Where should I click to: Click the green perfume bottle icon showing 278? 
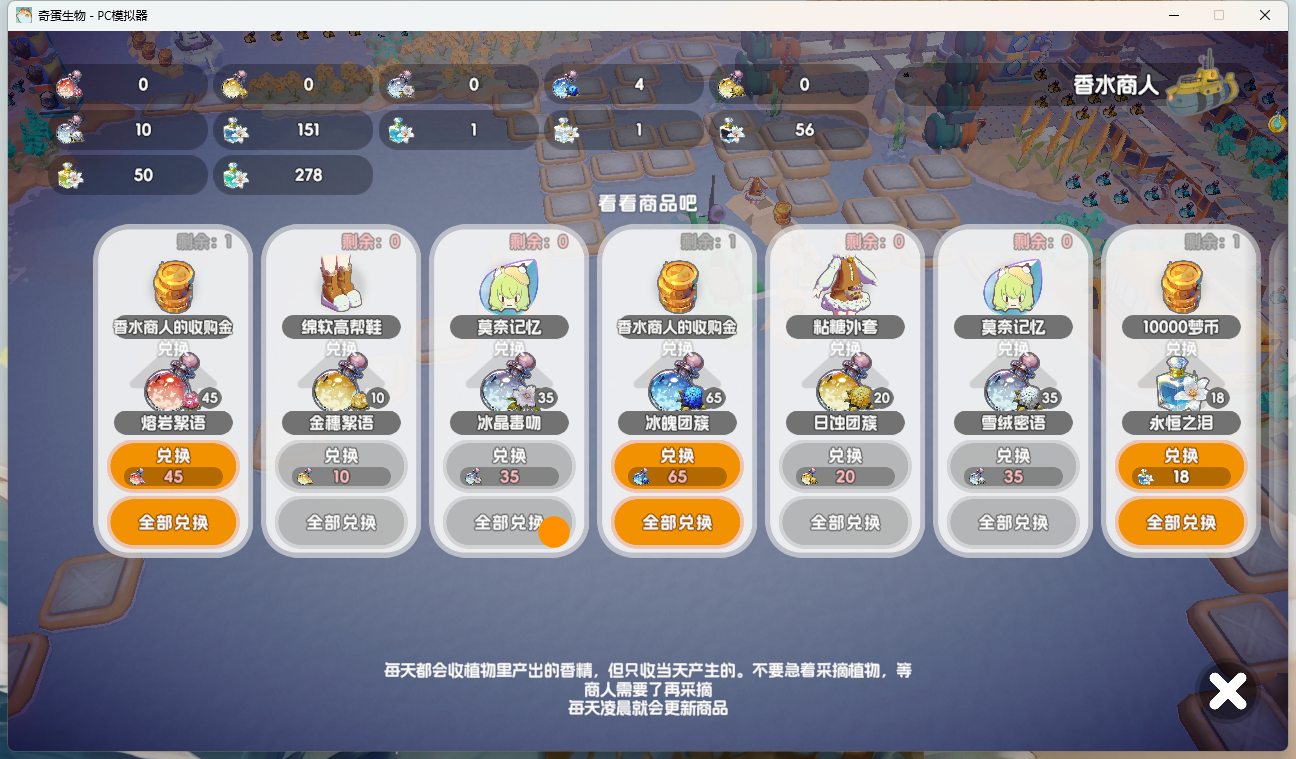(237, 175)
